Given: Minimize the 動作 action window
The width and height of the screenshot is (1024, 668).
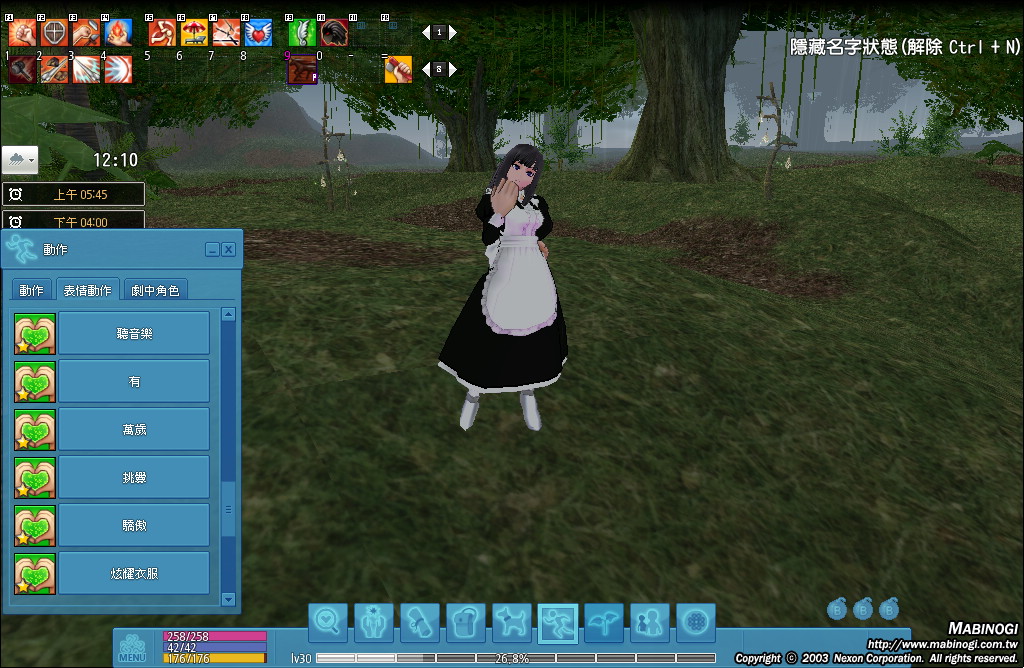Looking at the screenshot, I should [x=212, y=249].
